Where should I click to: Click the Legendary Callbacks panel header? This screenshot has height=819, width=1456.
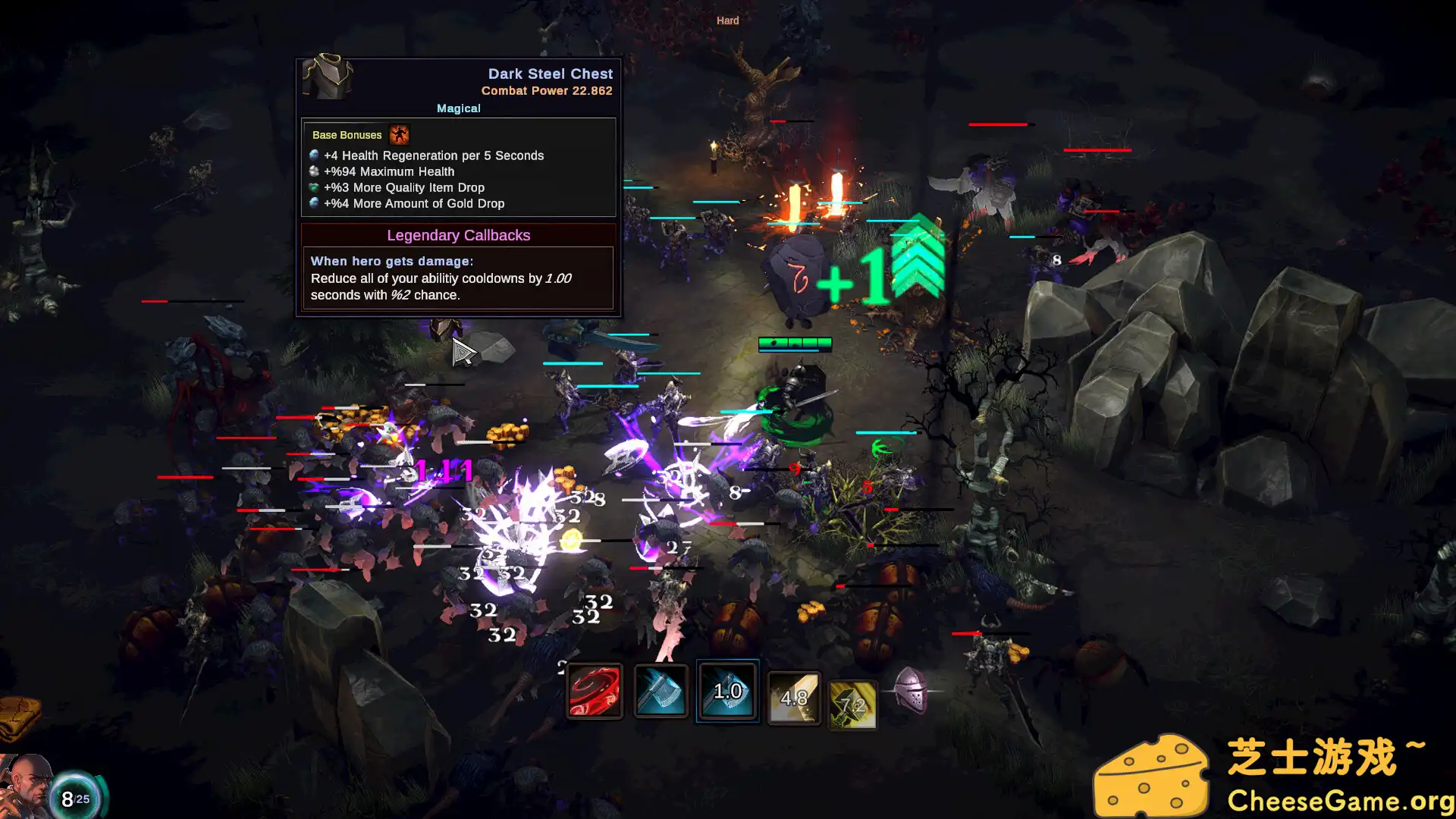point(459,235)
